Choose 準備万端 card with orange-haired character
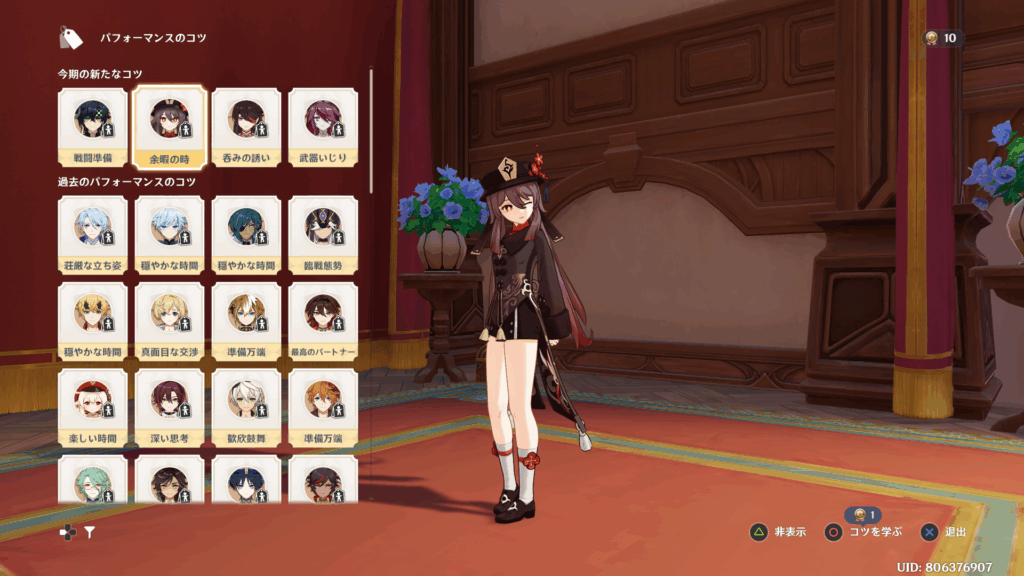Viewport: 1024px width, 576px height. click(x=323, y=408)
